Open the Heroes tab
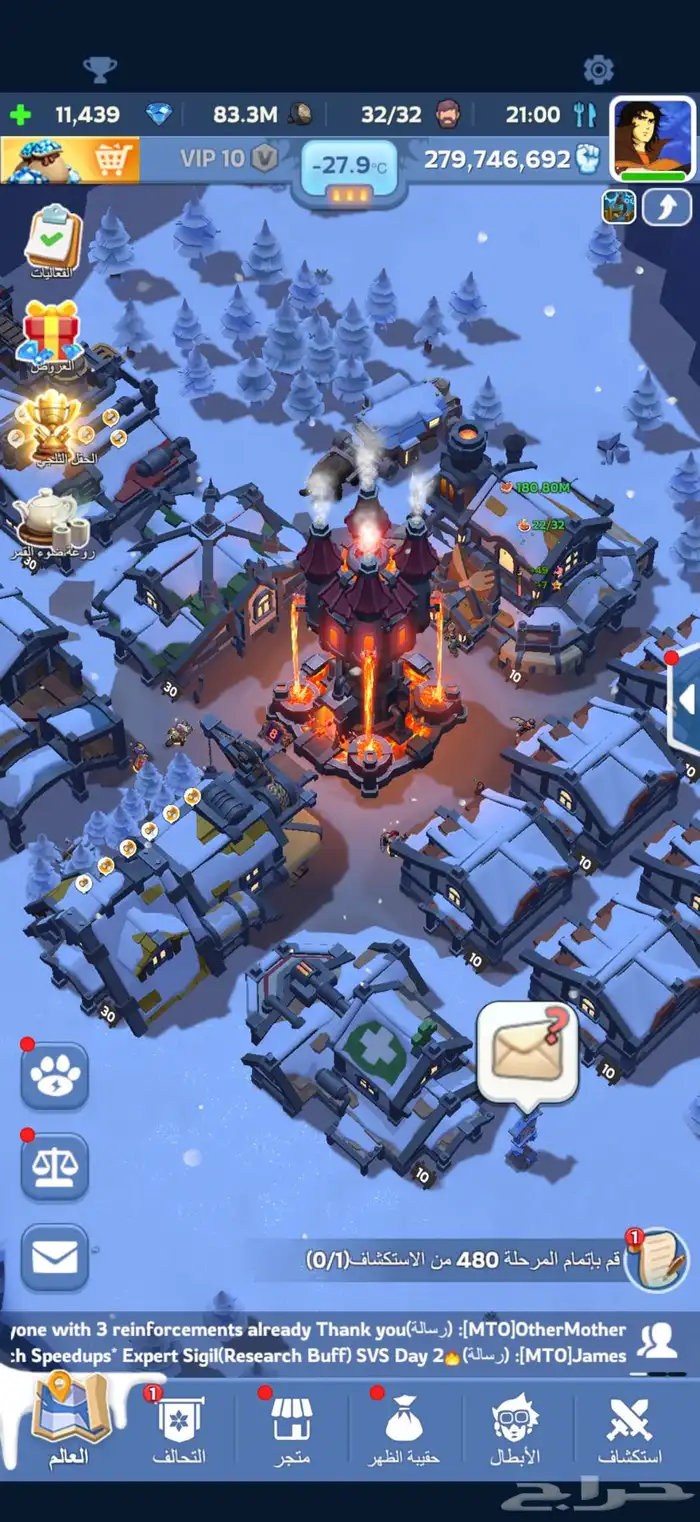 coord(516,1430)
